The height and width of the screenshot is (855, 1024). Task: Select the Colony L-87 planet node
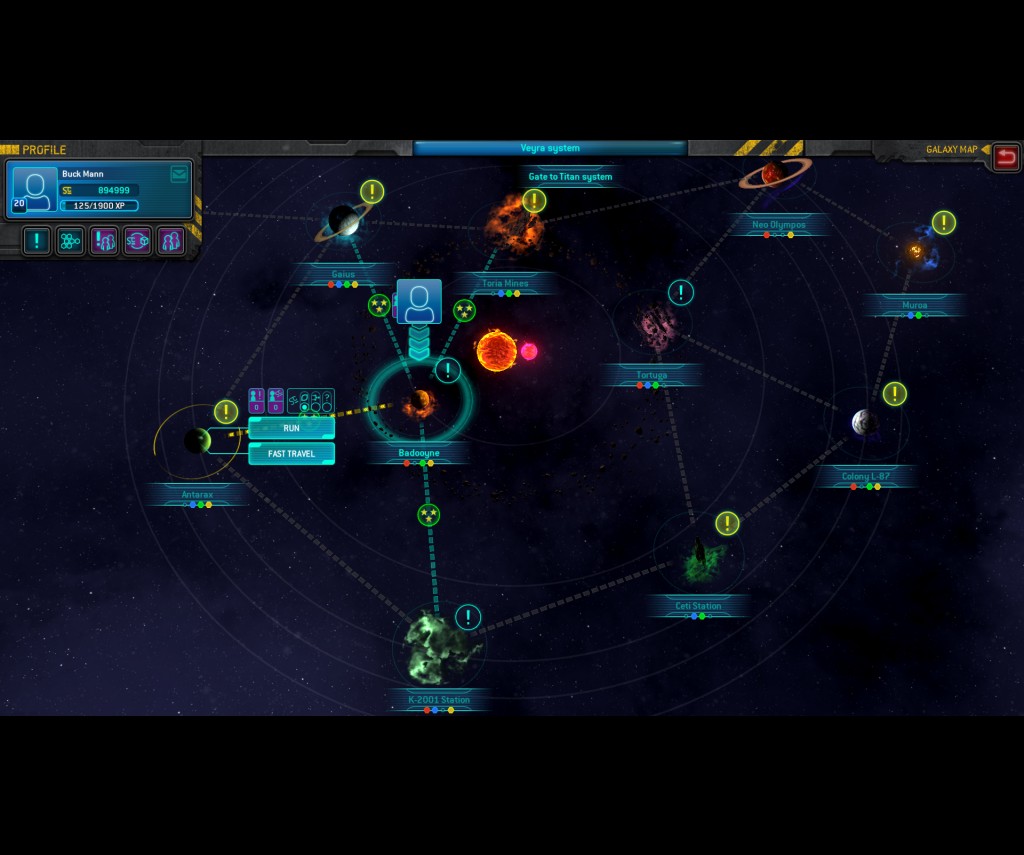tap(865, 423)
